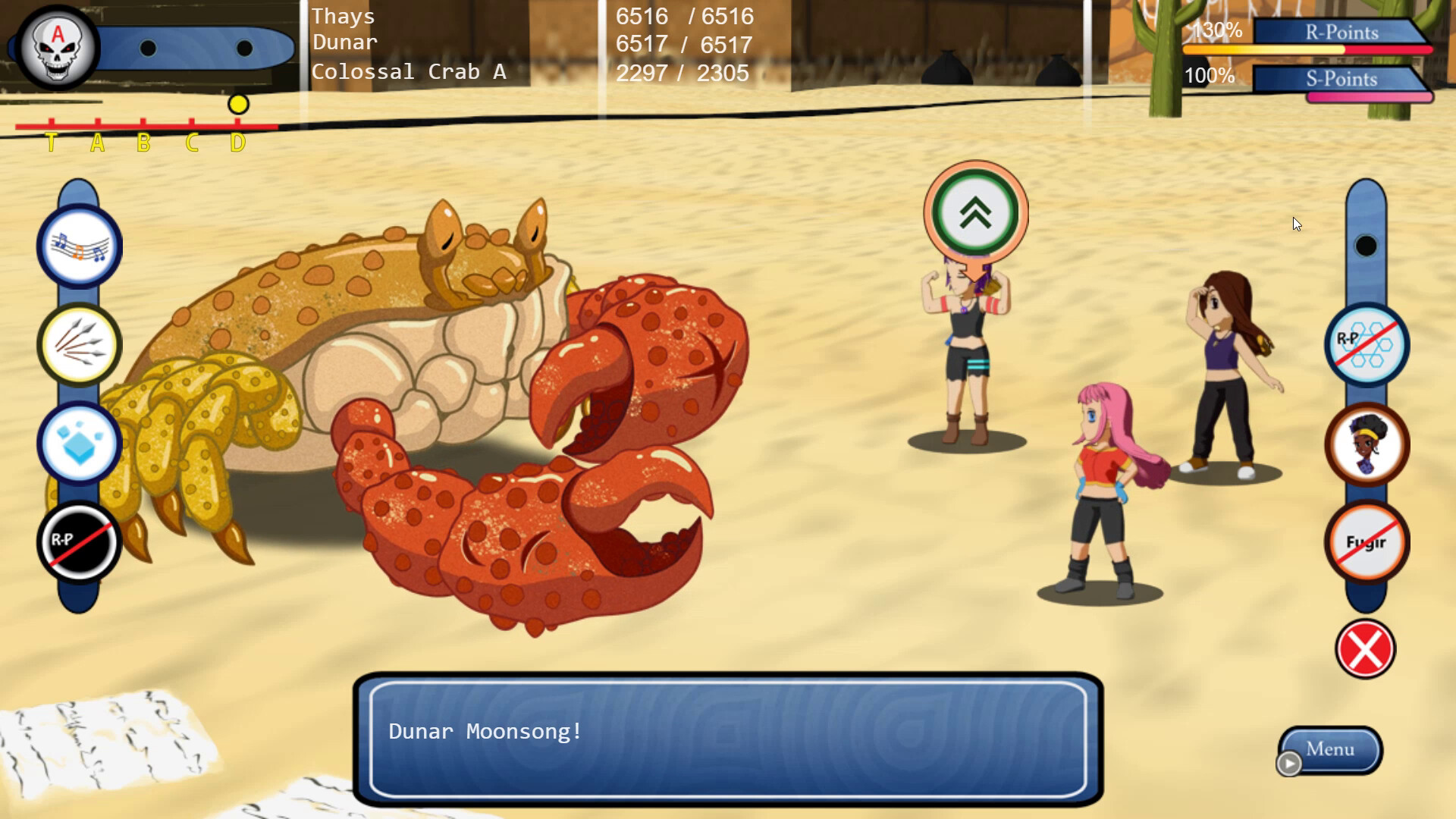Select the musical notes song skill icon
The height and width of the screenshot is (819, 1456).
coord(79,244)
